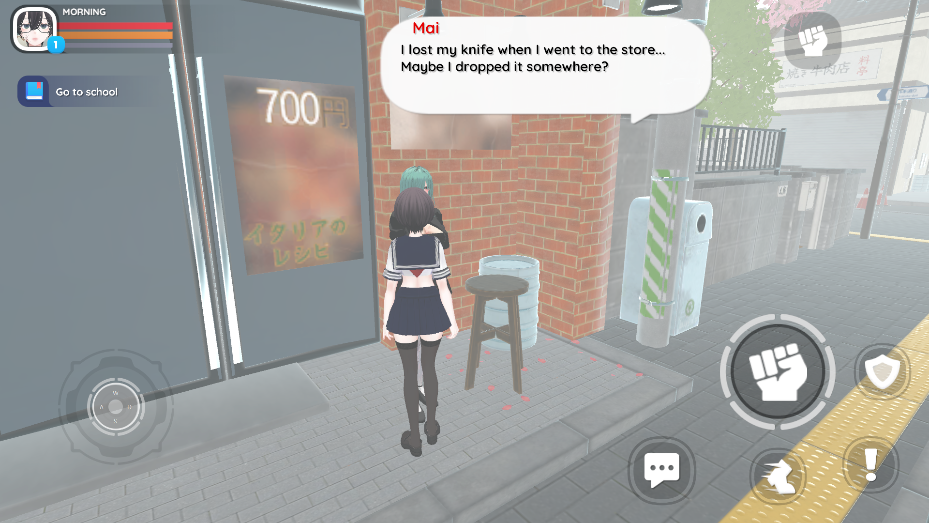Tap the running shoe sprint button
This screenshot has width=929, height=523.
point(778,477)
